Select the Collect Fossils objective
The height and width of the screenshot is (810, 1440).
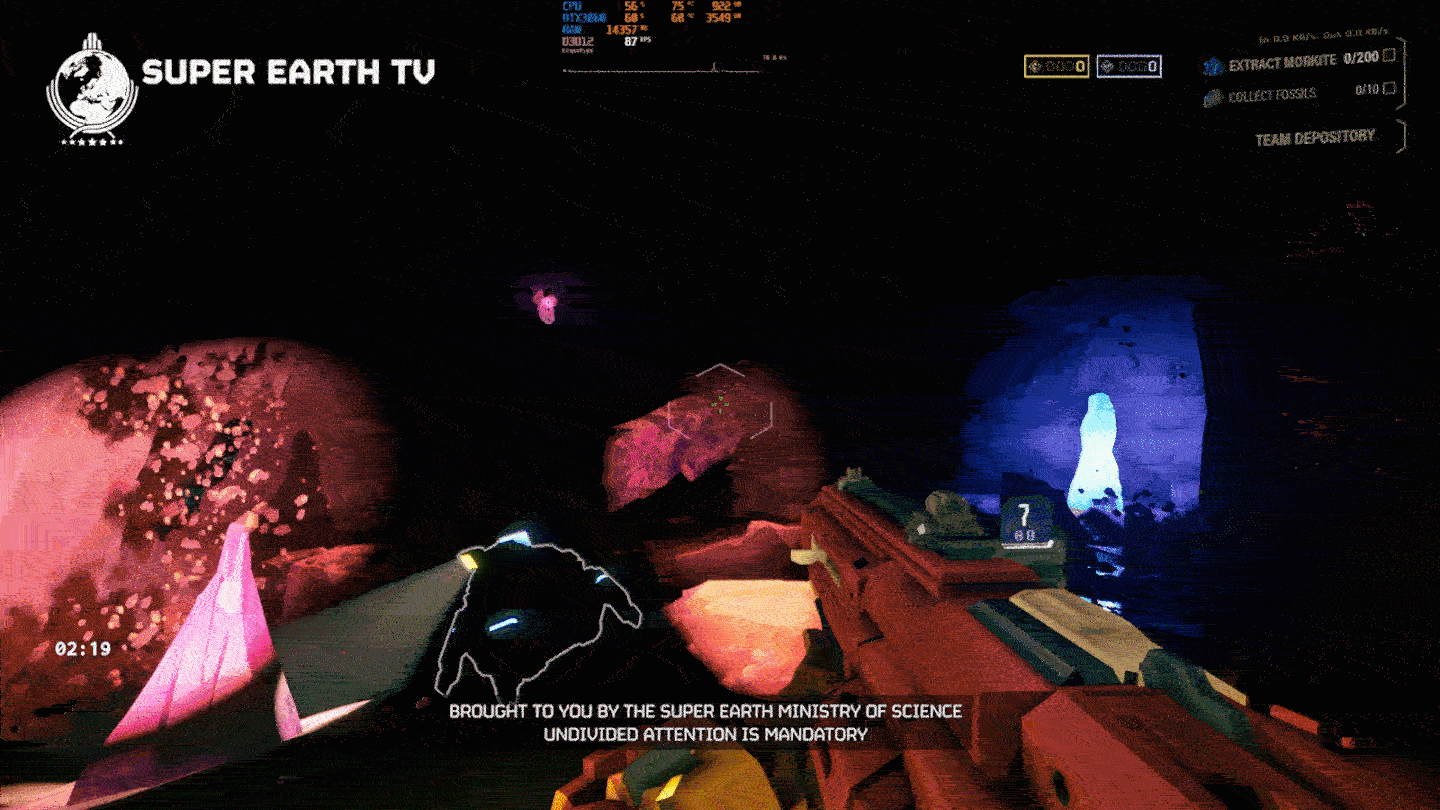coord(1272,95)
